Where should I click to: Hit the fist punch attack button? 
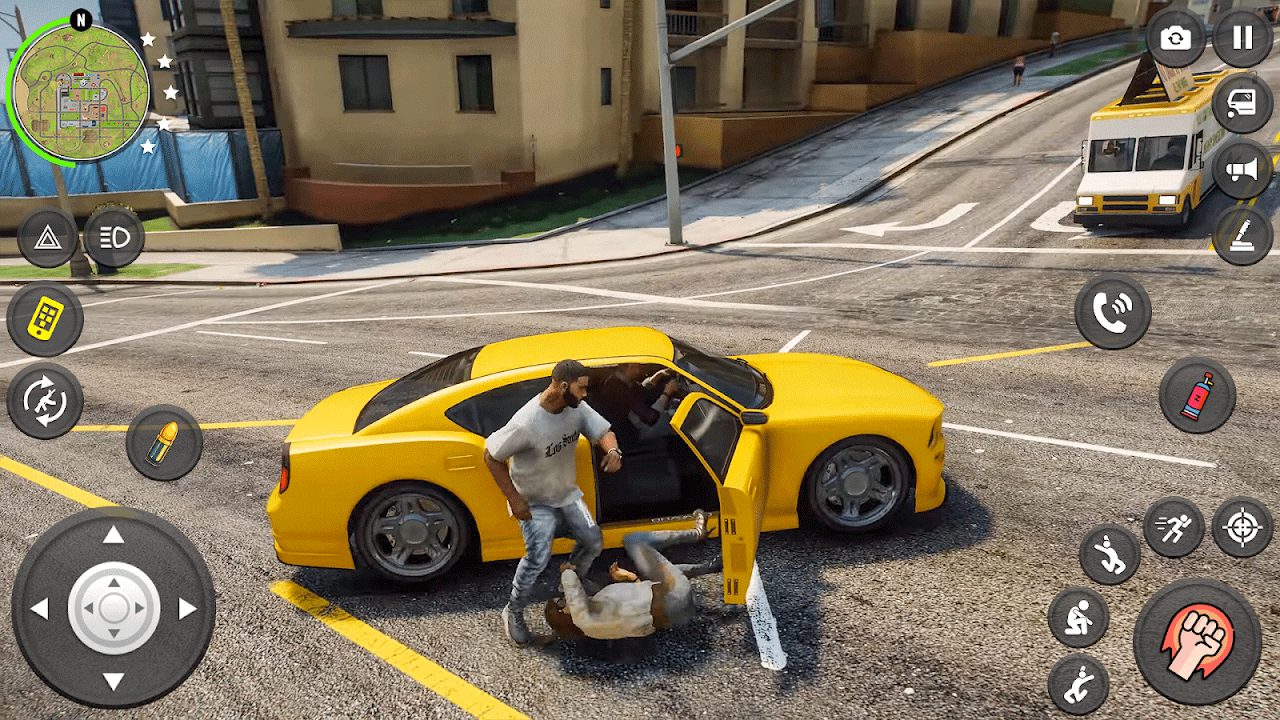click(1197, 641)
